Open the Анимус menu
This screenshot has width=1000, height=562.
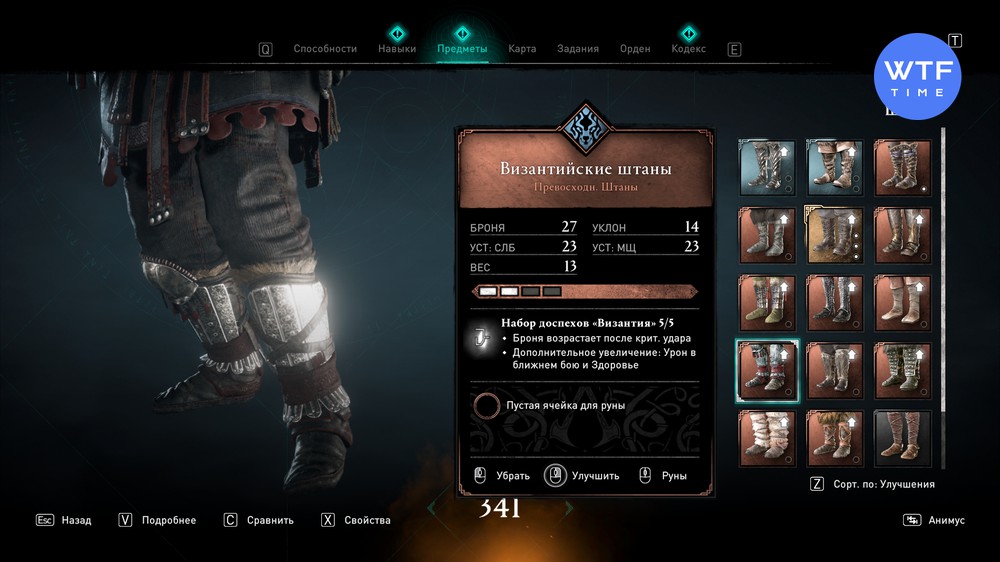coord(935,520)
